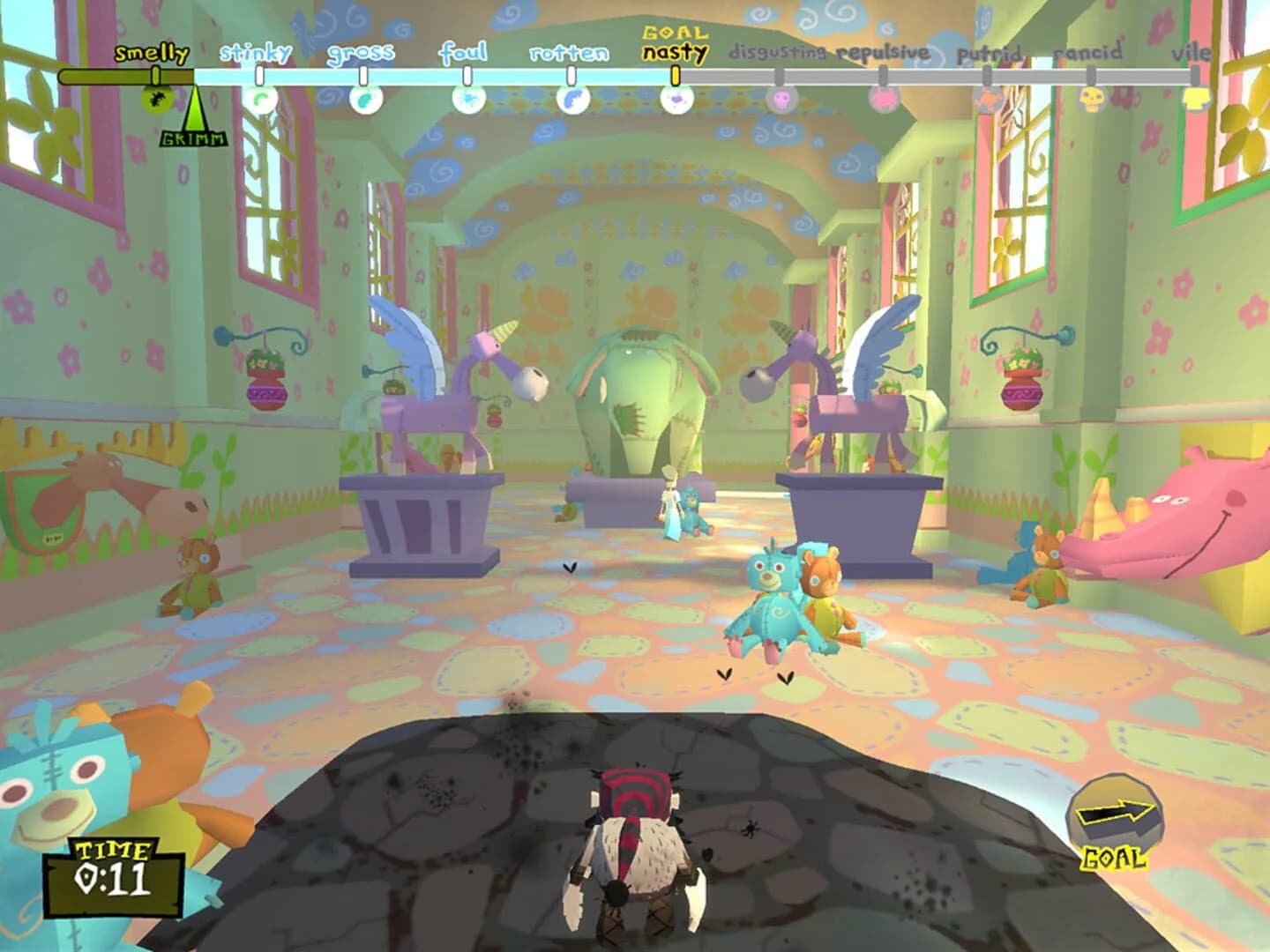This screenshot has height=952, width=1270.
Task: Click the splat icon beneath the gross marker
Action: click(363, 100)
